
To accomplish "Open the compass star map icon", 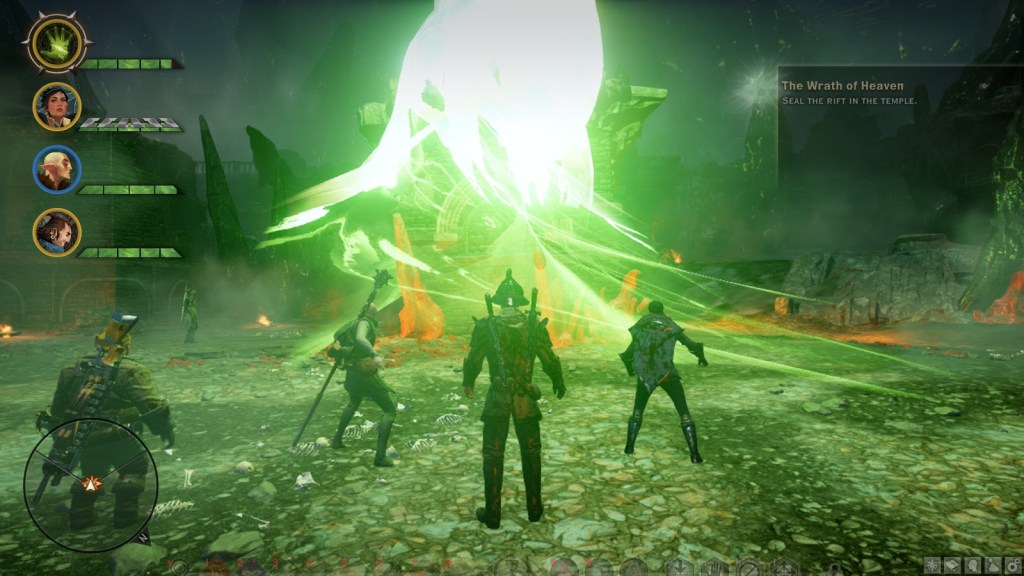I will (931, 566).
